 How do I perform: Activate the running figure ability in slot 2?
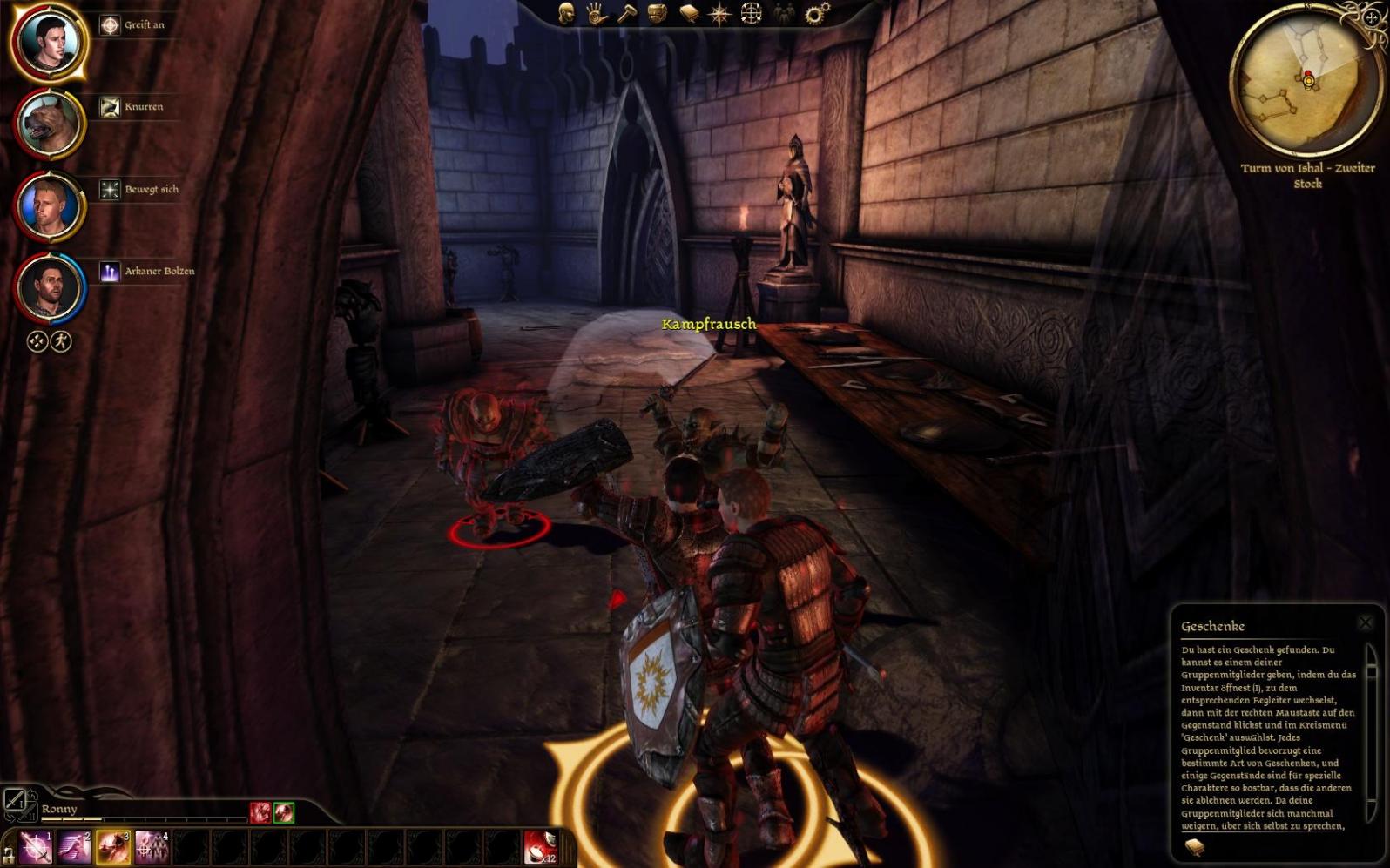75,847
